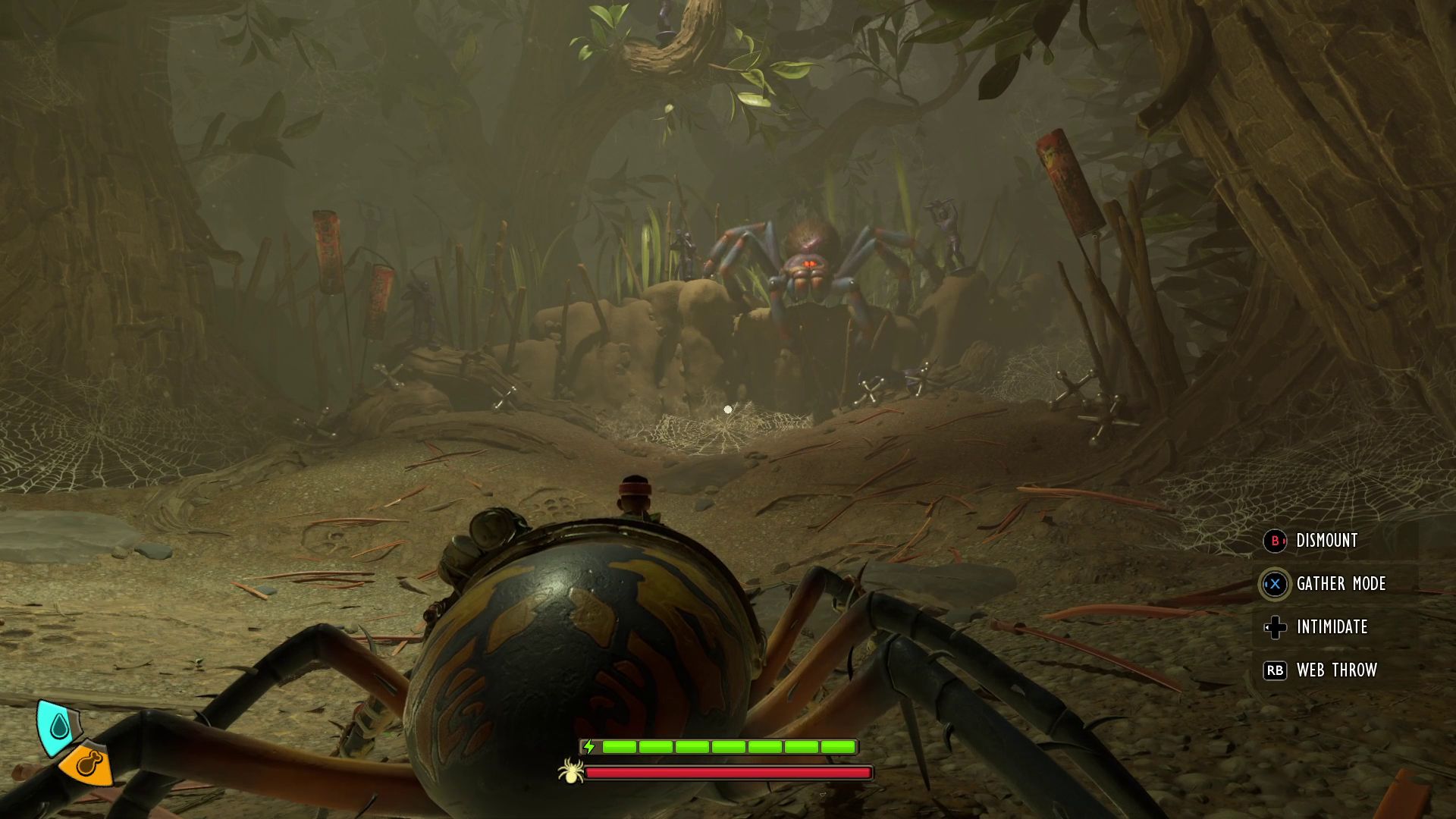Click the blue water droplet thirst icon

tap(58, 727)
